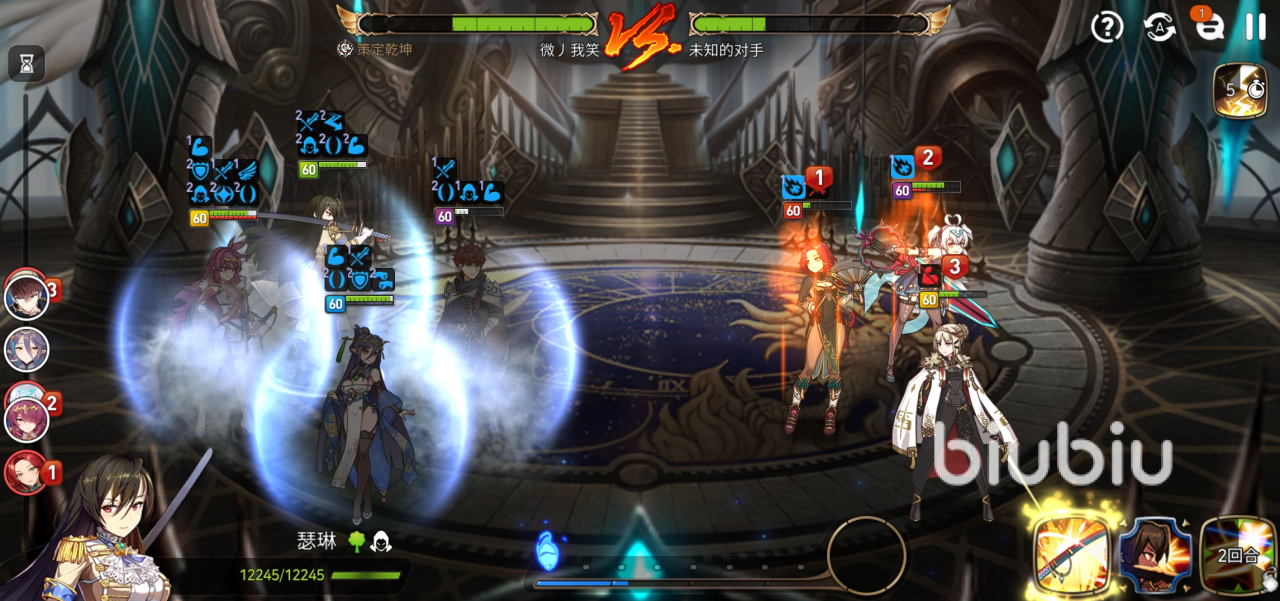Choose the skill on 2回合 cooldown
This screenshot has height=601, width=1280.
click(x=1238, y=555)
